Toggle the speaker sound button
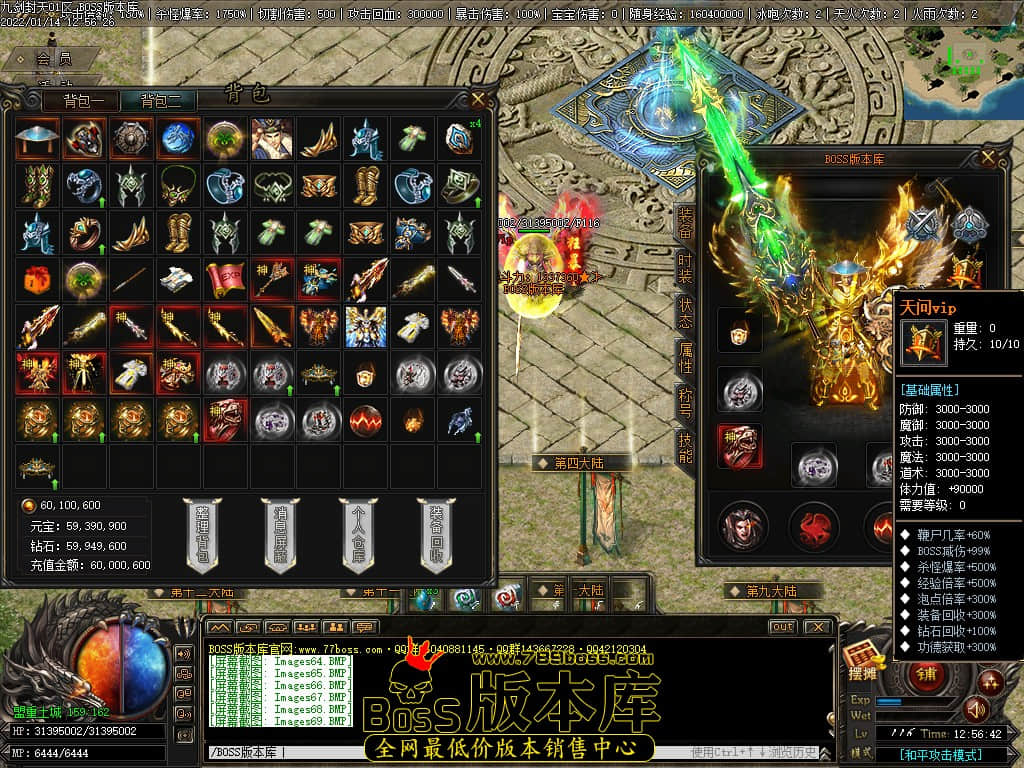1024x768 pixels. (975, 709)
